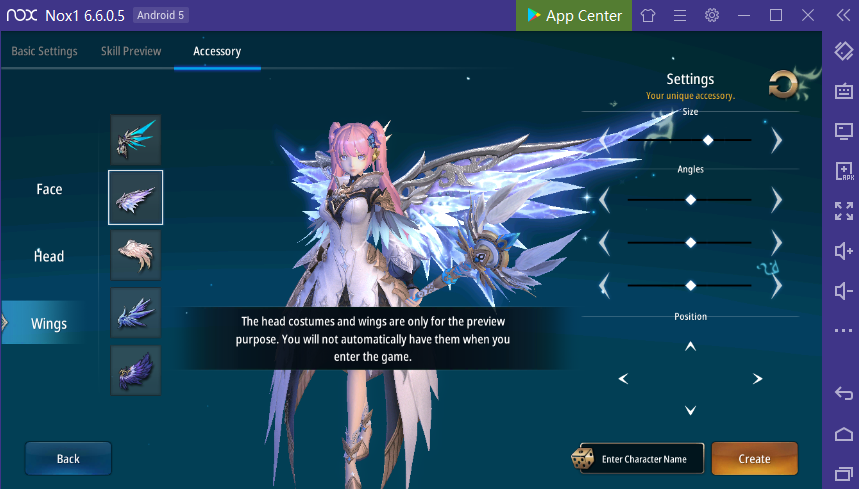
Task: Select the Face accessory category
Action: click(49, 189)
